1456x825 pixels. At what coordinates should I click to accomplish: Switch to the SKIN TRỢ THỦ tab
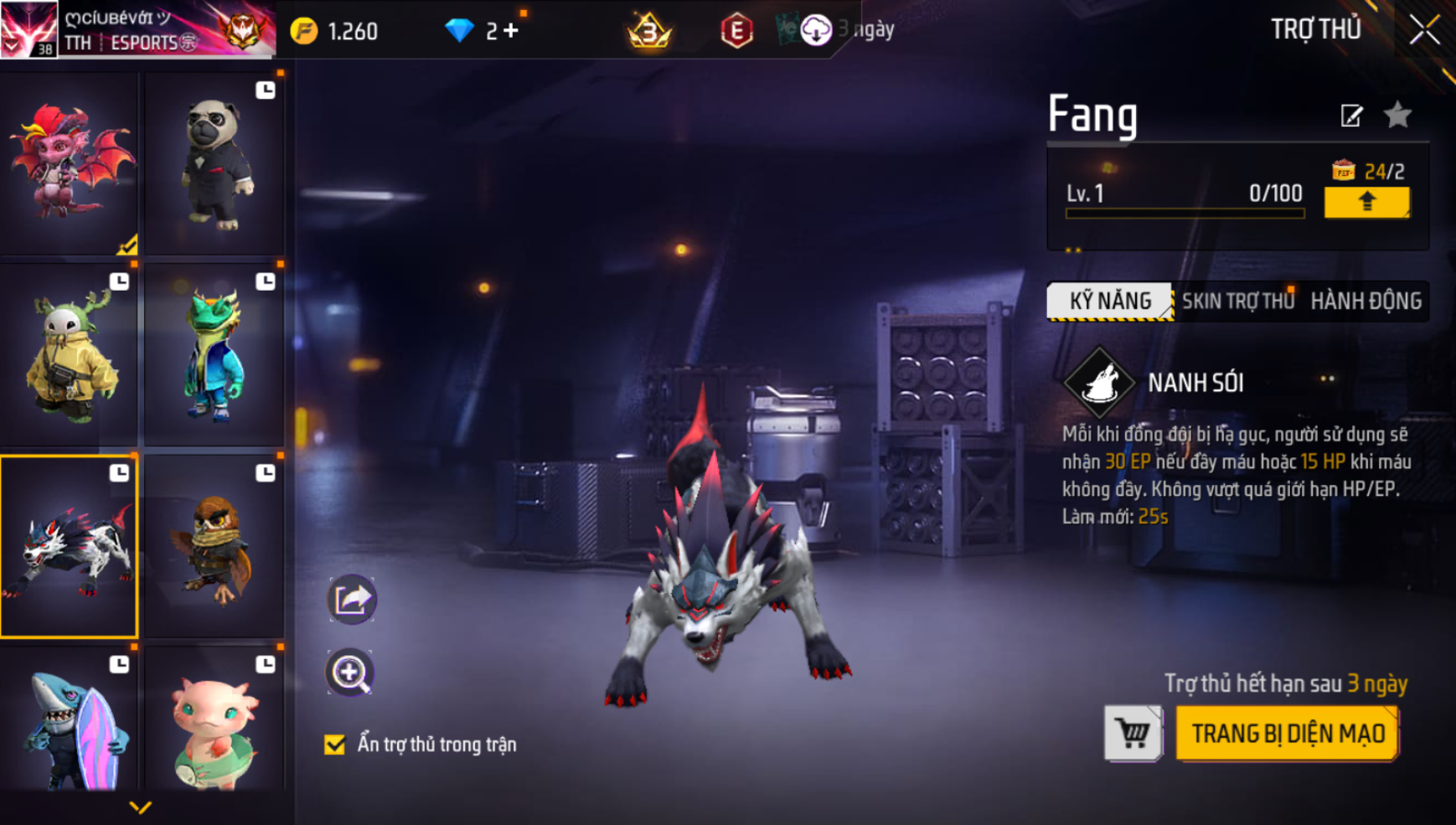pos(1237,302)
